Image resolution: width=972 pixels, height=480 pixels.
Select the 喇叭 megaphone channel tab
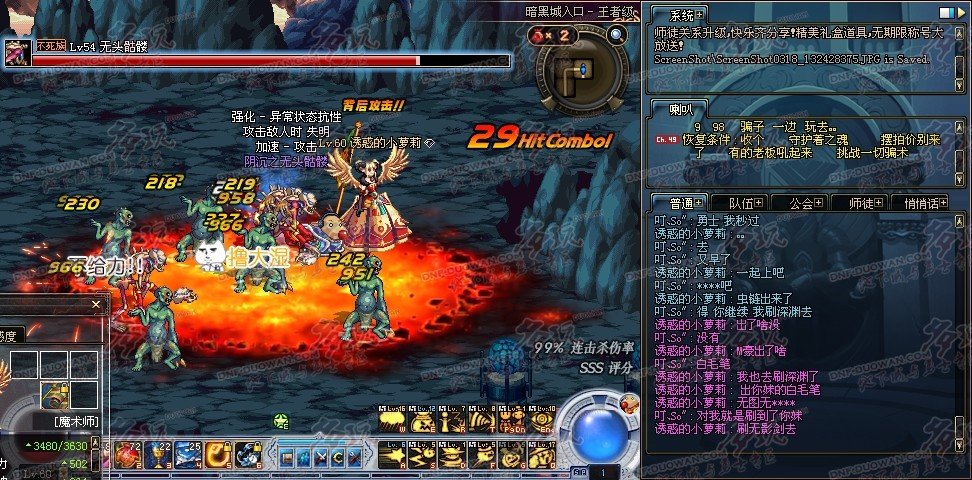[684, 109]
